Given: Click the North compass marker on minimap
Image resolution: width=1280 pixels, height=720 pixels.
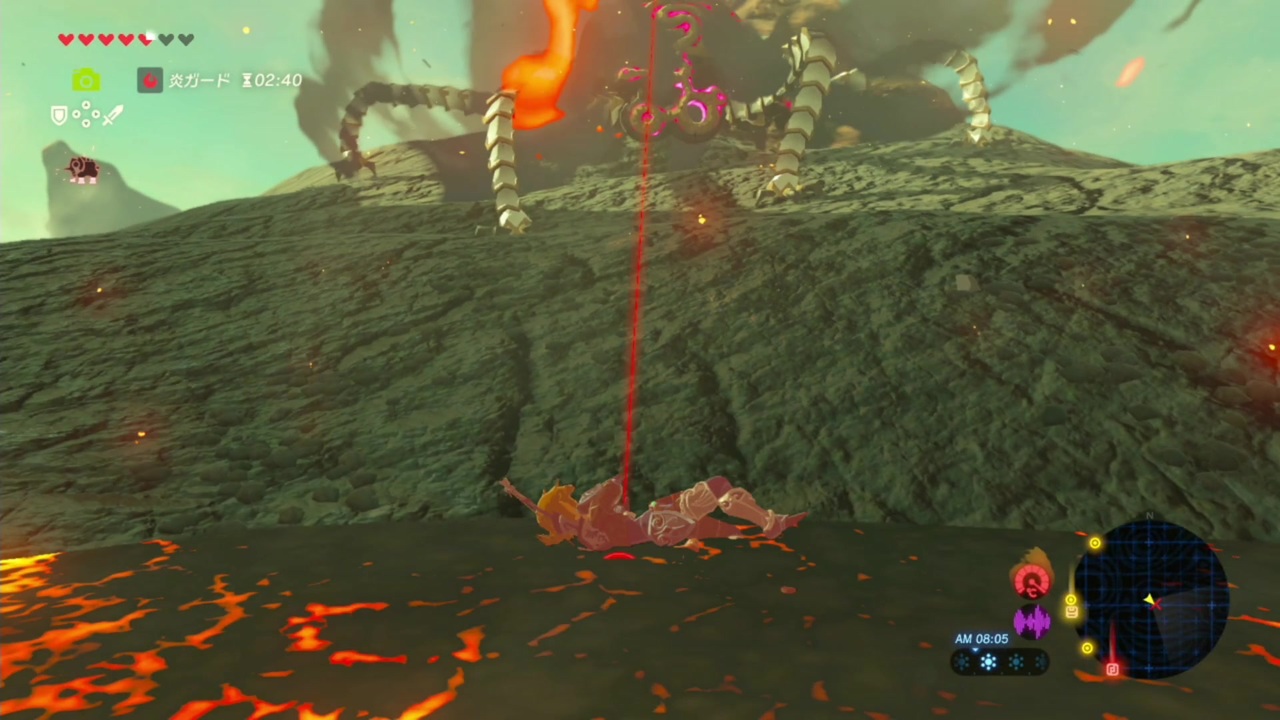Looking at the screenshot, I should point(1149,514).
